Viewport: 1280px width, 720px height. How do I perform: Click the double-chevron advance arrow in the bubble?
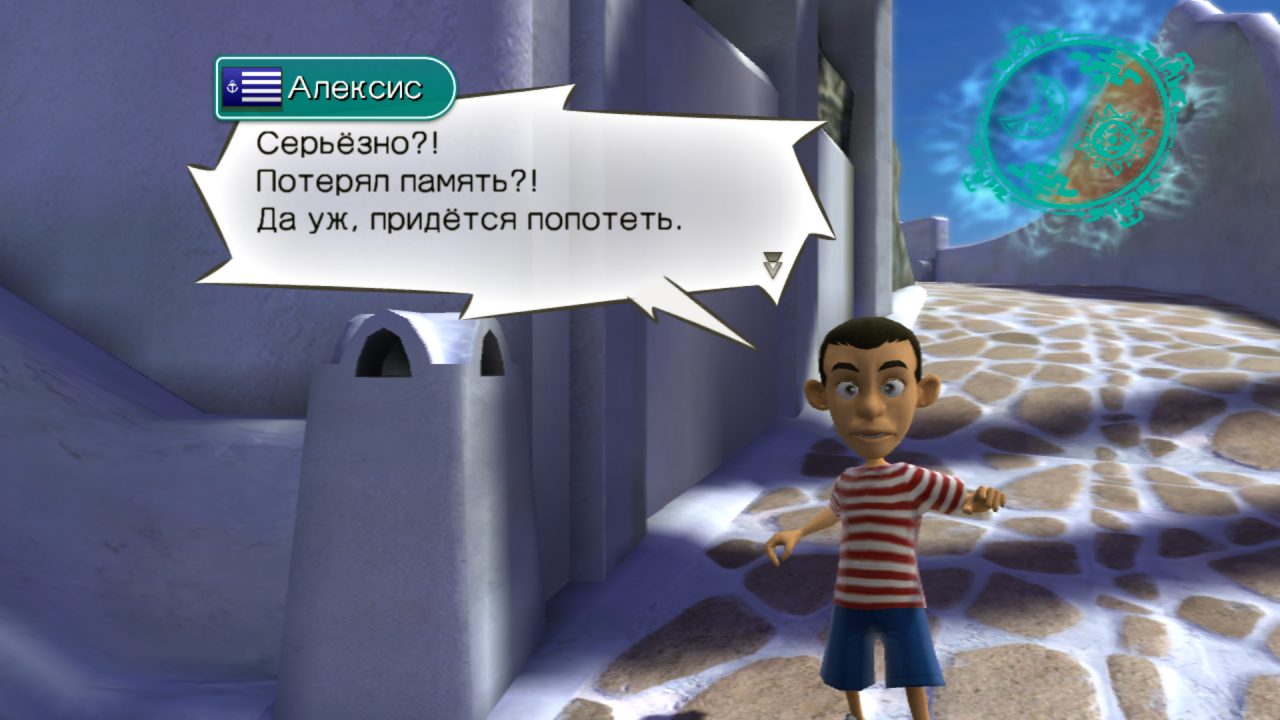point(770,262)
